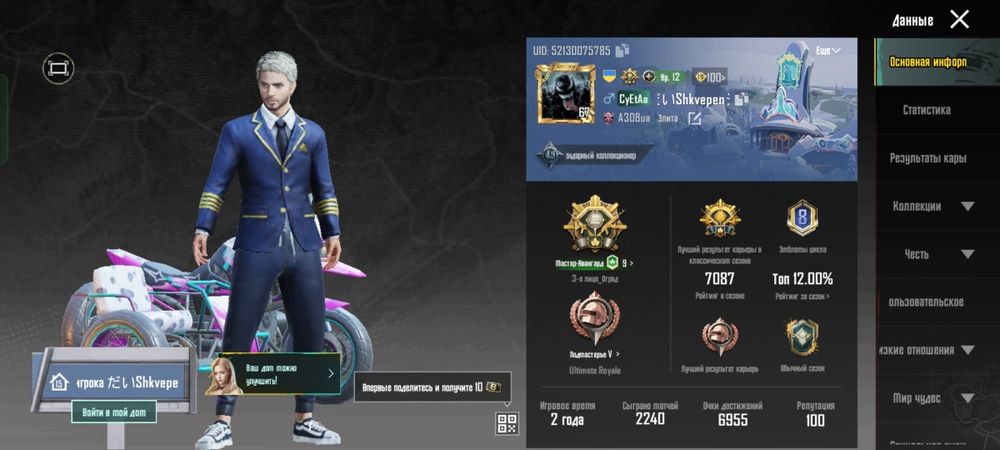Edit the profile using the pencil icon
The width and height of the screenshot is (1000, 450).
click(x=693, y=118)
